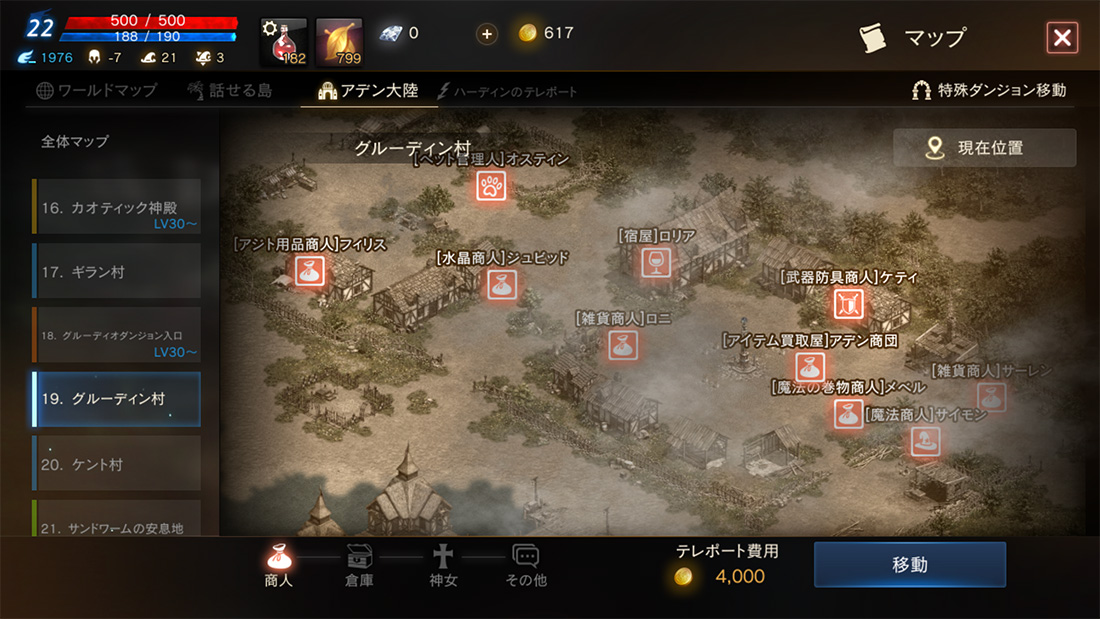Image resolution: width=1100 pixels, height=619 pixels.
Task: Switch to ワールドマップ tab
Action: (97, 90)
